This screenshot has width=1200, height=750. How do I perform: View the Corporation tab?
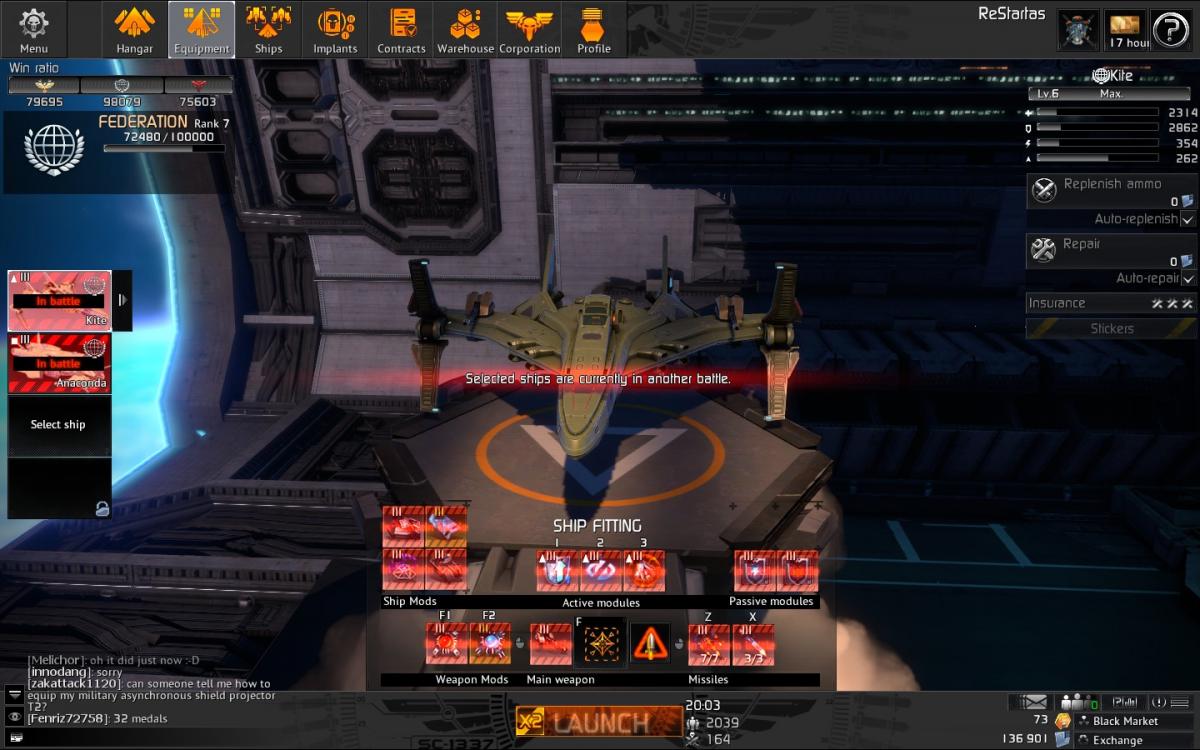pos(530,30)
